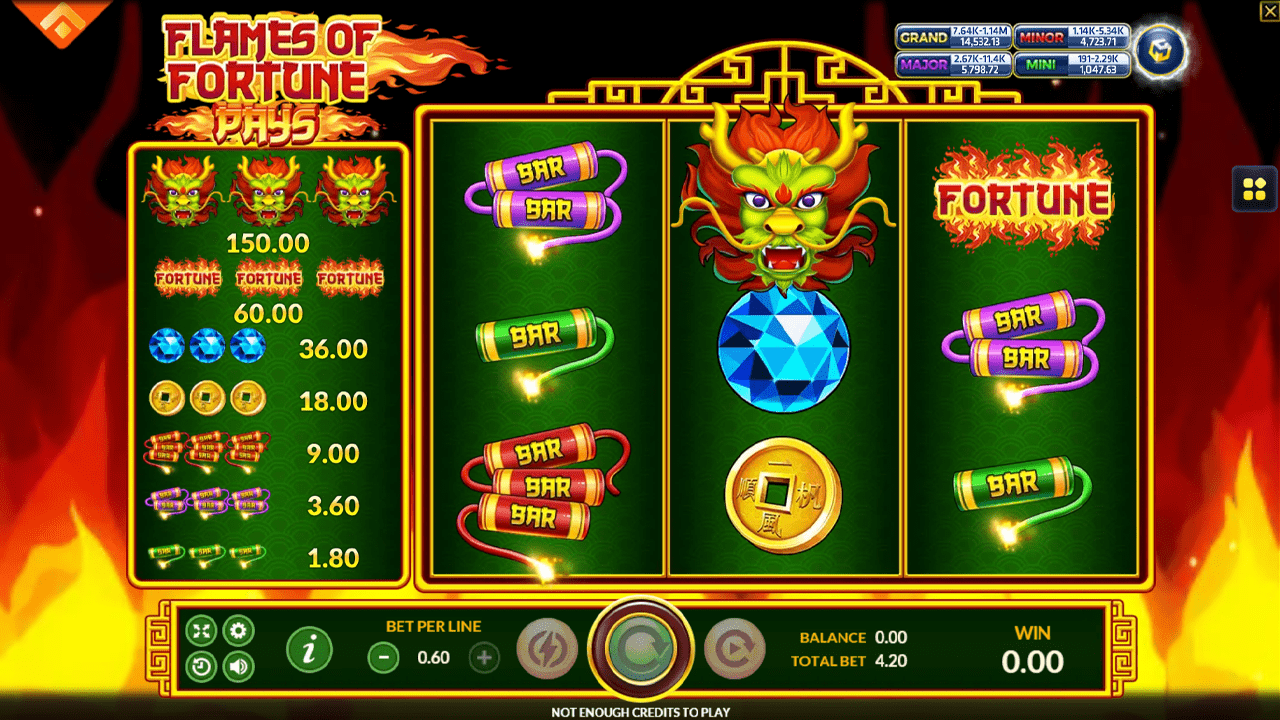Open the blue jackpot badge icon
The height and width of the screenshot is (720, 1280).
click(x=1160, y=52)
